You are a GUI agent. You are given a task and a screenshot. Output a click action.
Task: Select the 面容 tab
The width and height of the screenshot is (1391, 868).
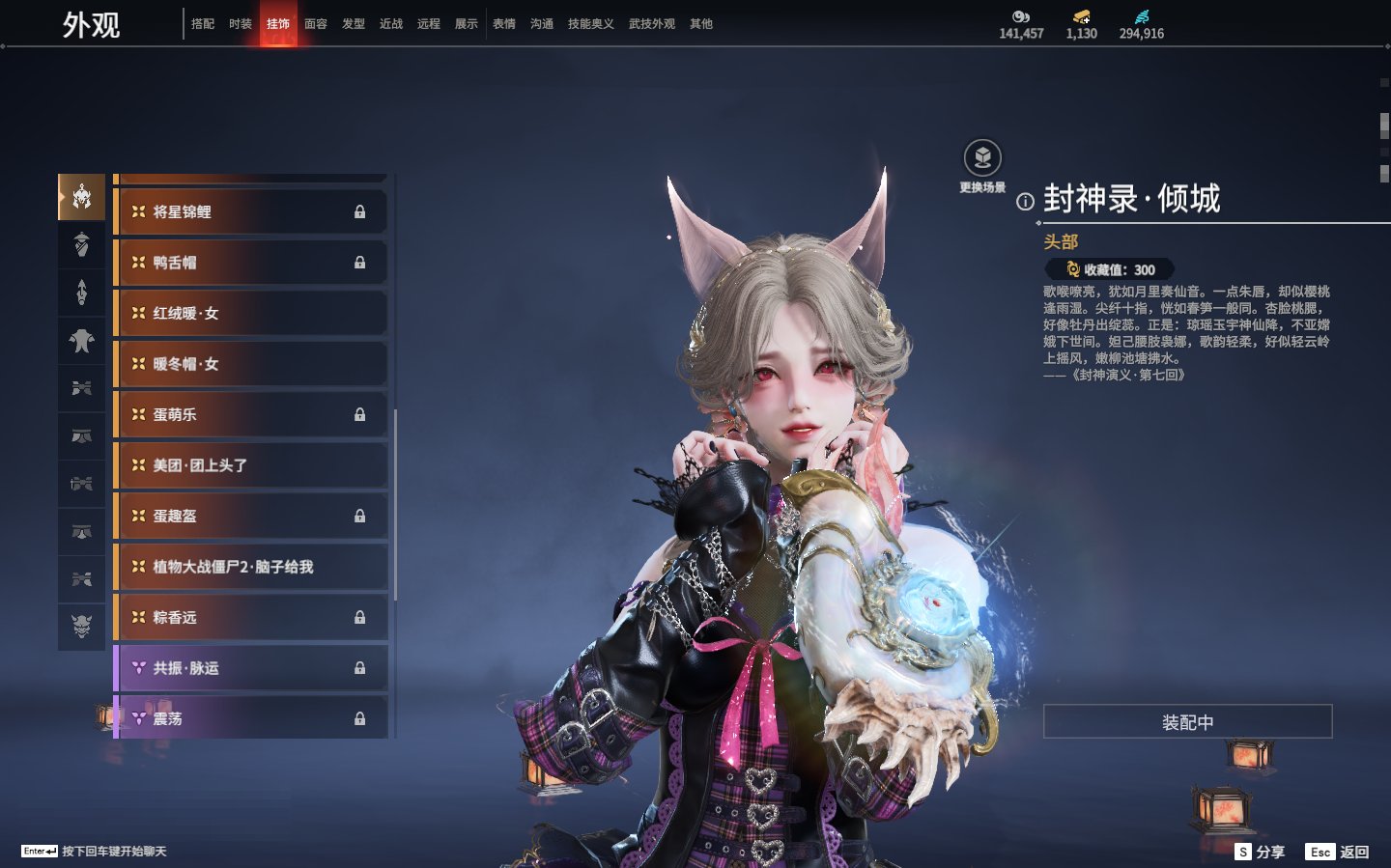(316, 24)
